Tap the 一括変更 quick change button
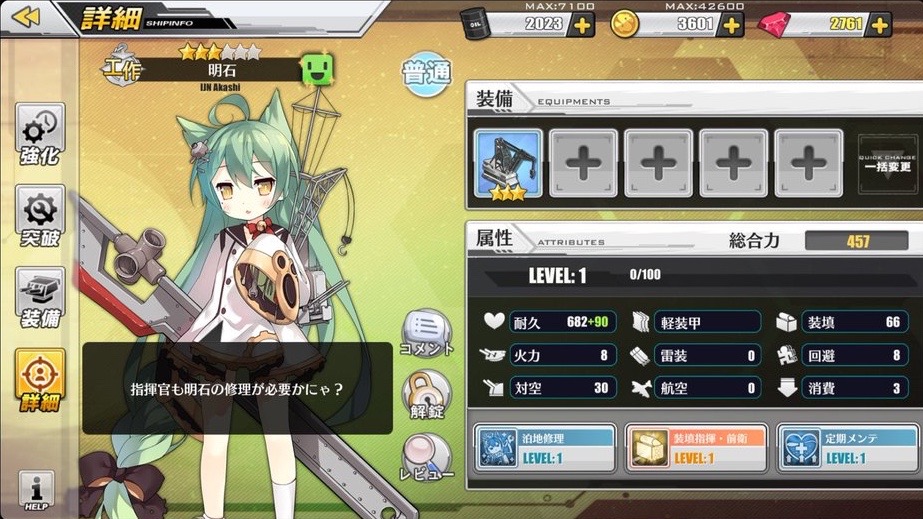The height and width of the screenshot is (519, 923). [888, 164]
